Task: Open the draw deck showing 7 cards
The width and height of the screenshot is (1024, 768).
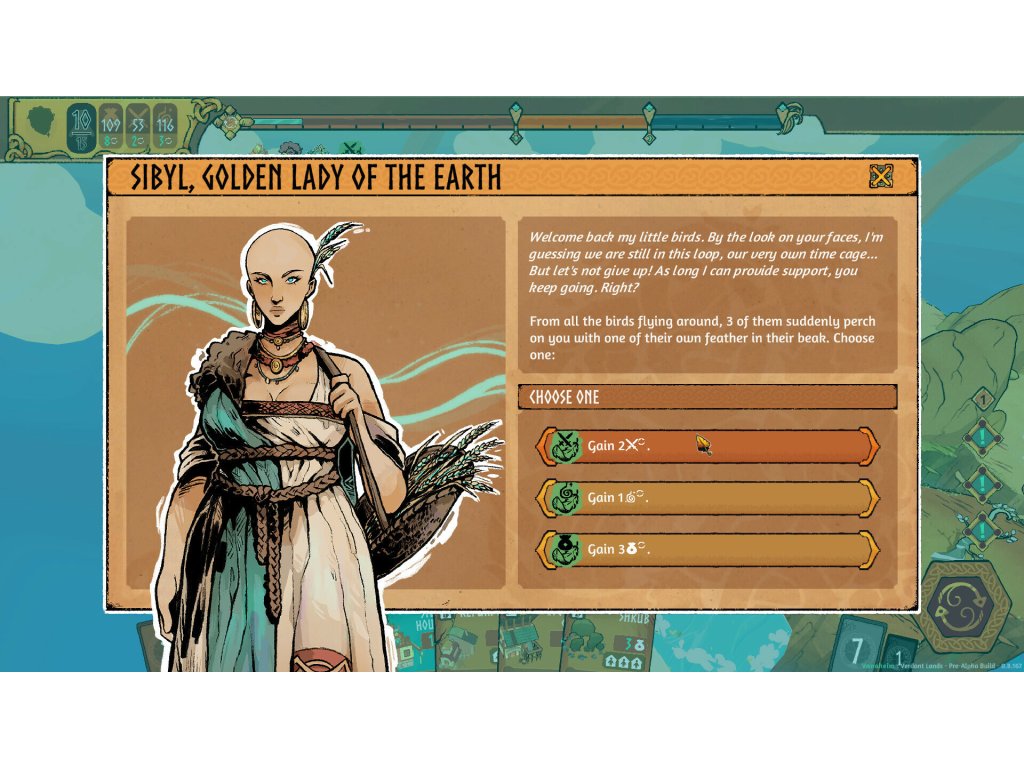Action: 859,646
